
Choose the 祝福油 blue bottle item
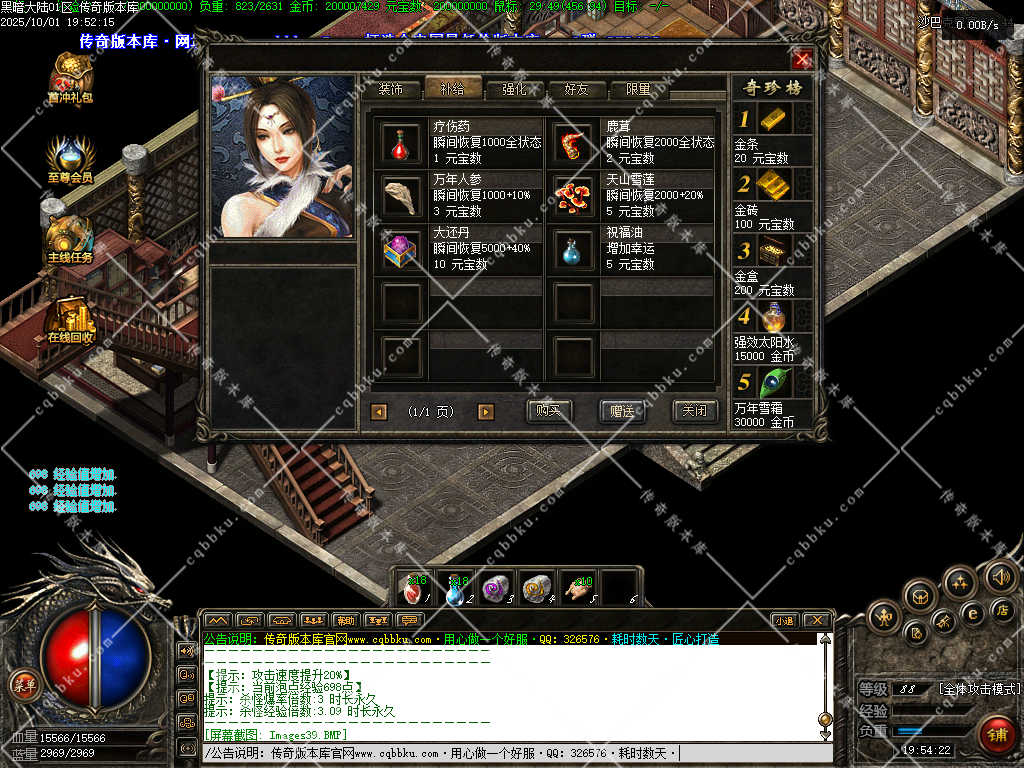(575, 250)
